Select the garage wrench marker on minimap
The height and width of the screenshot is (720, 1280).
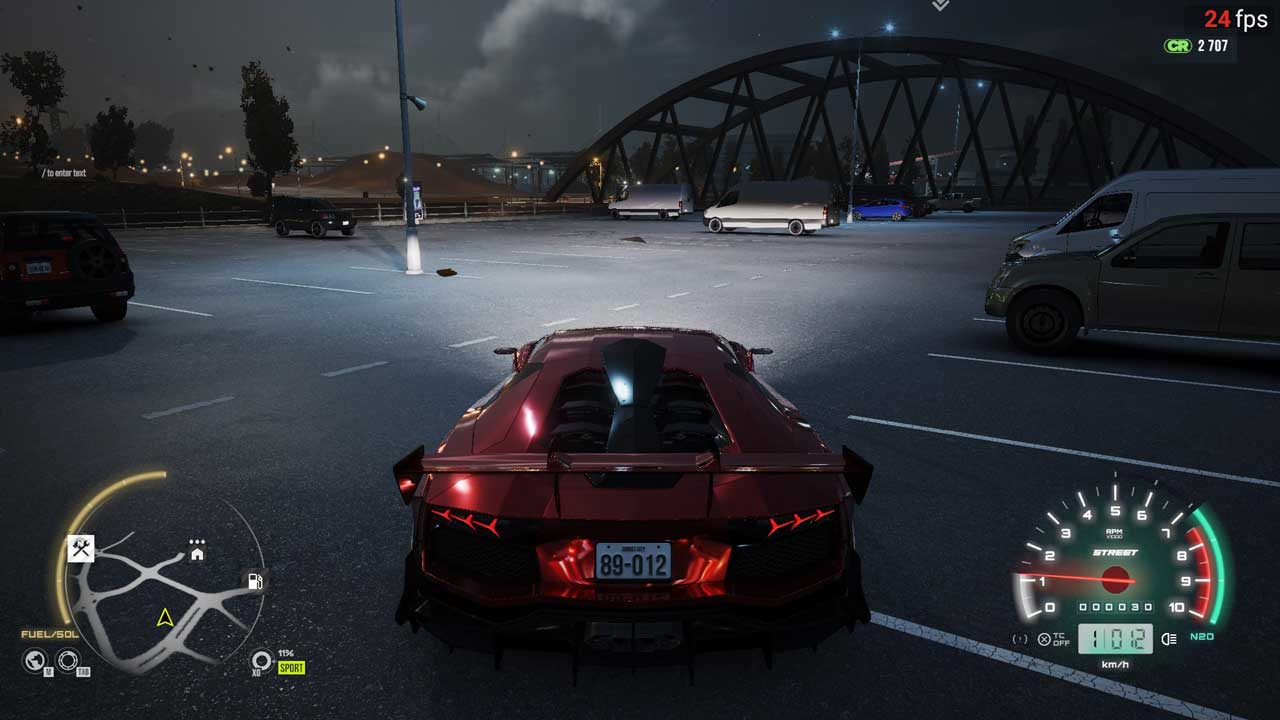[81, 548]
